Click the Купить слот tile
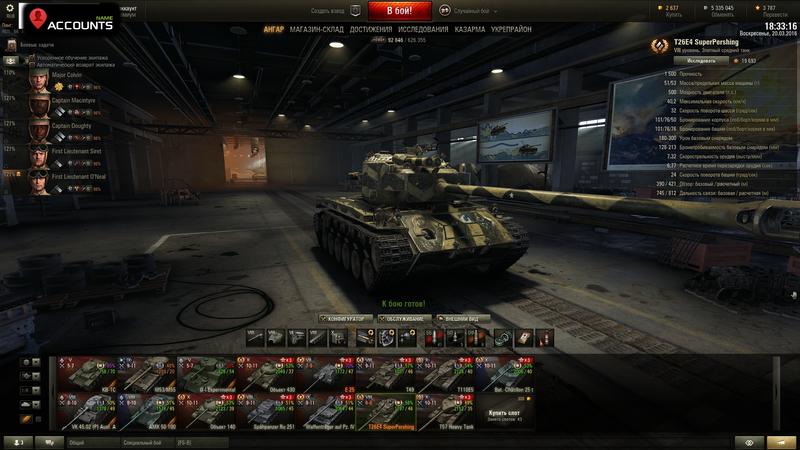Viewport: 800px width, 450px height. click(505, 411)
